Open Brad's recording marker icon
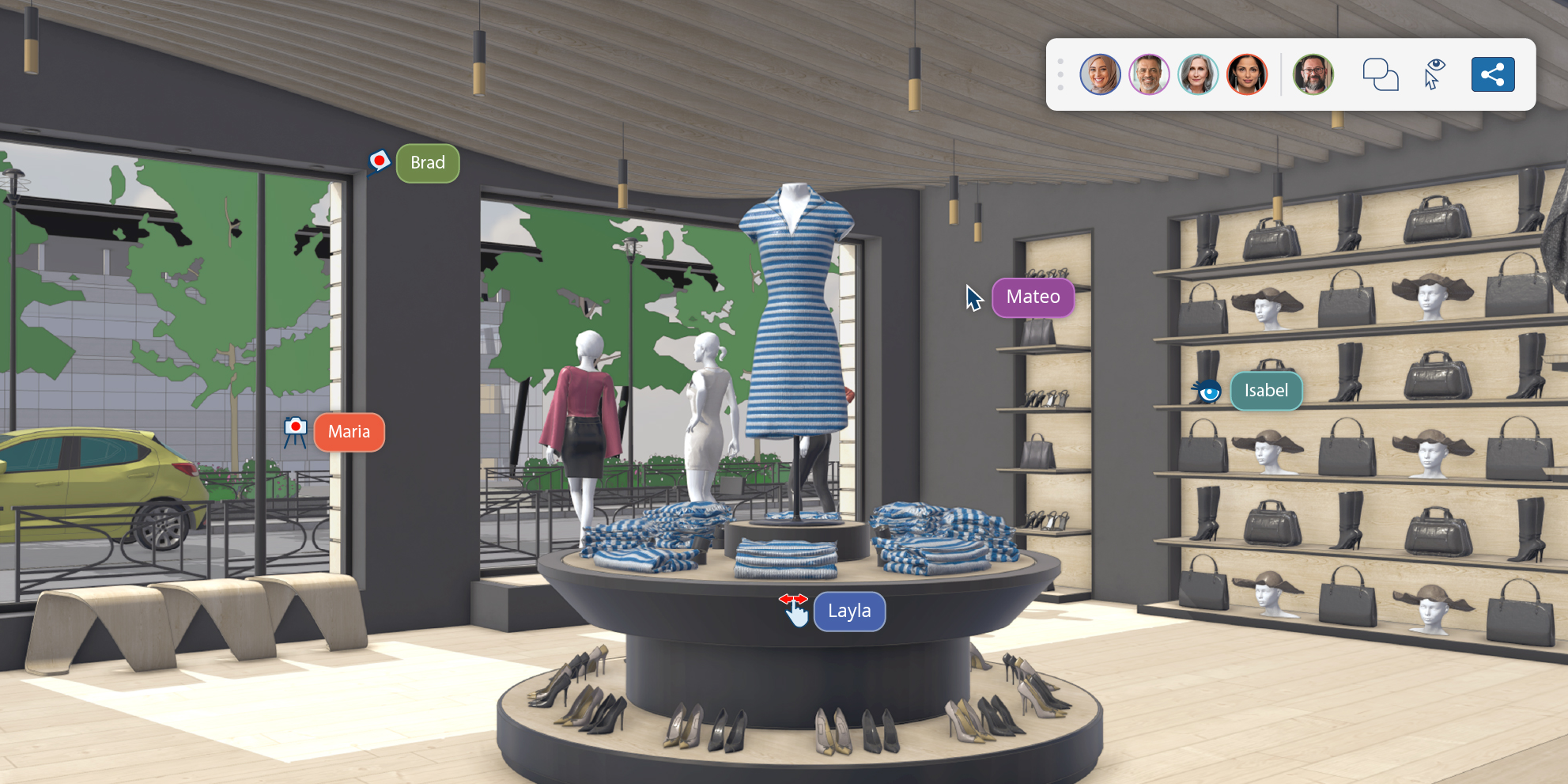Viewport: 1568px width, 784px height. (x=379, y=161)
